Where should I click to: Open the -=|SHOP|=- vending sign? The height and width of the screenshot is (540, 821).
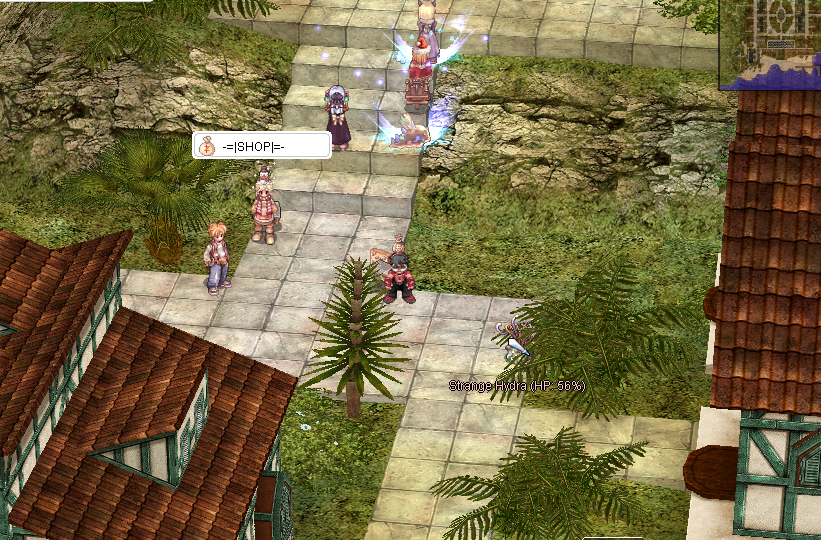click(261, 146)
